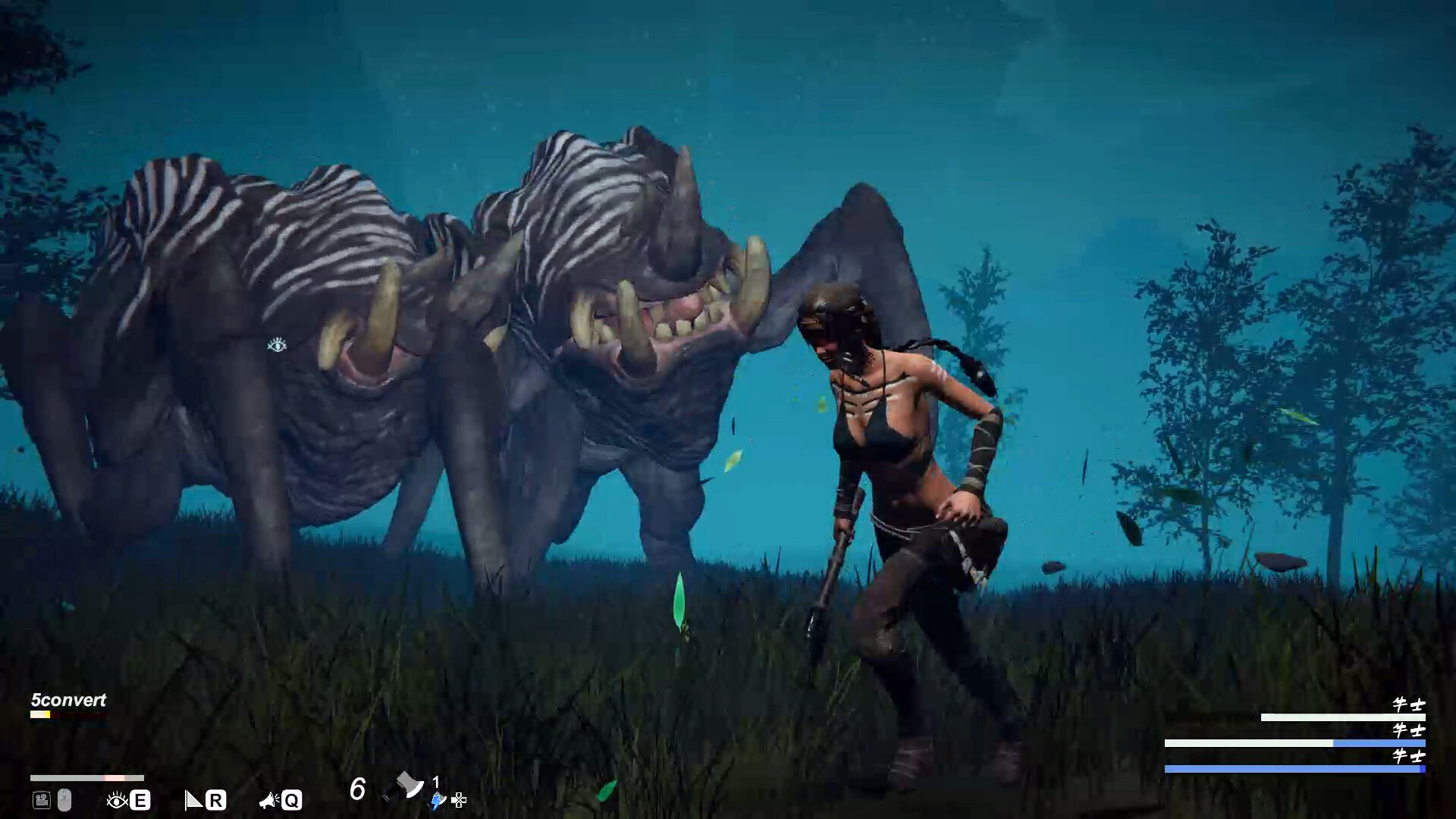Click the d-pad cross icon near the hotbar
The image size is (1456, 819).
tap(459, 801)
